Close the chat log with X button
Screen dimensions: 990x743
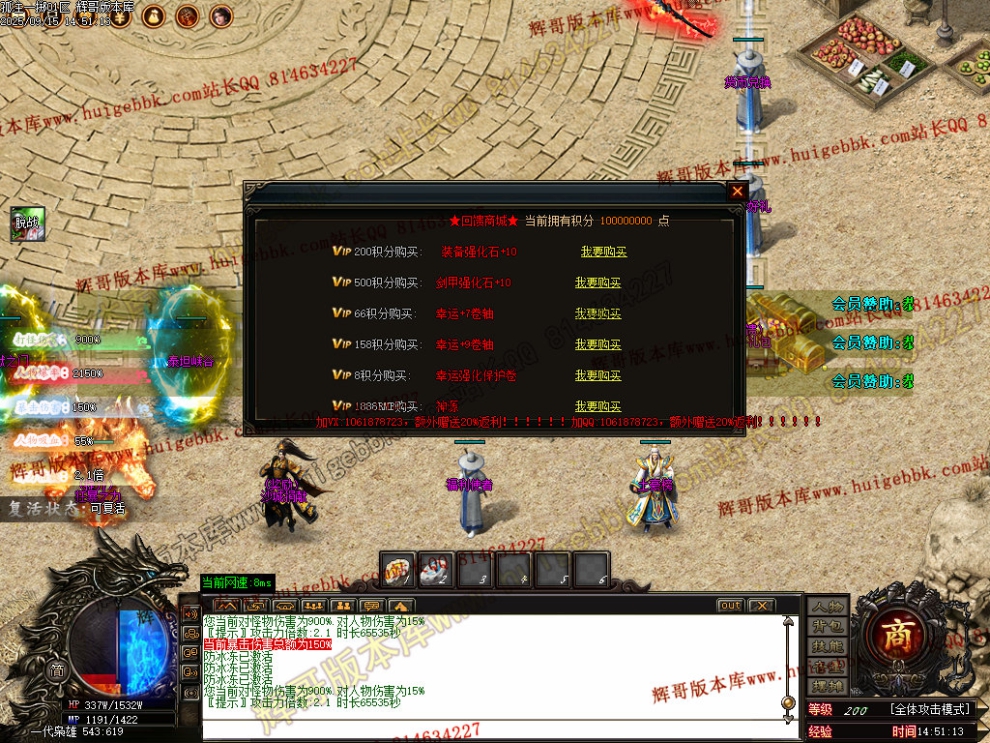click(x=761, y=606)
